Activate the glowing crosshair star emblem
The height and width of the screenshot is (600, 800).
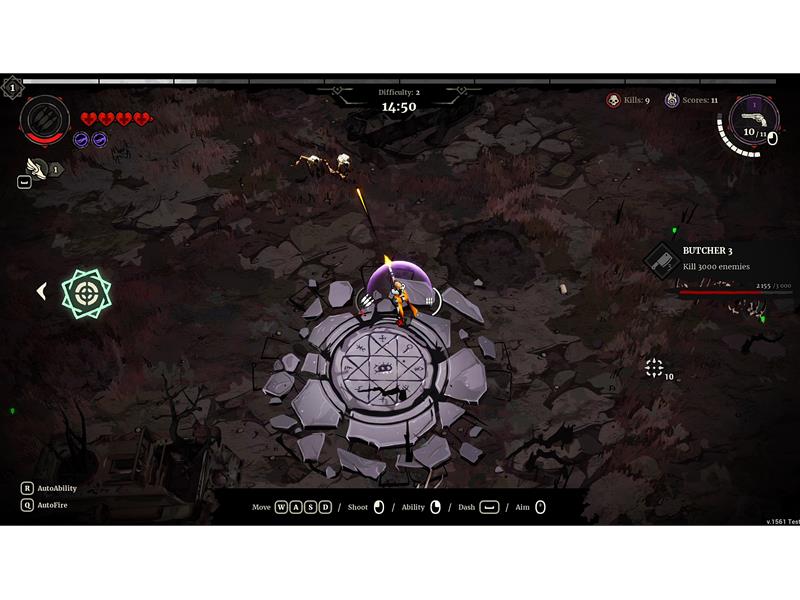[x=86, y=292]
